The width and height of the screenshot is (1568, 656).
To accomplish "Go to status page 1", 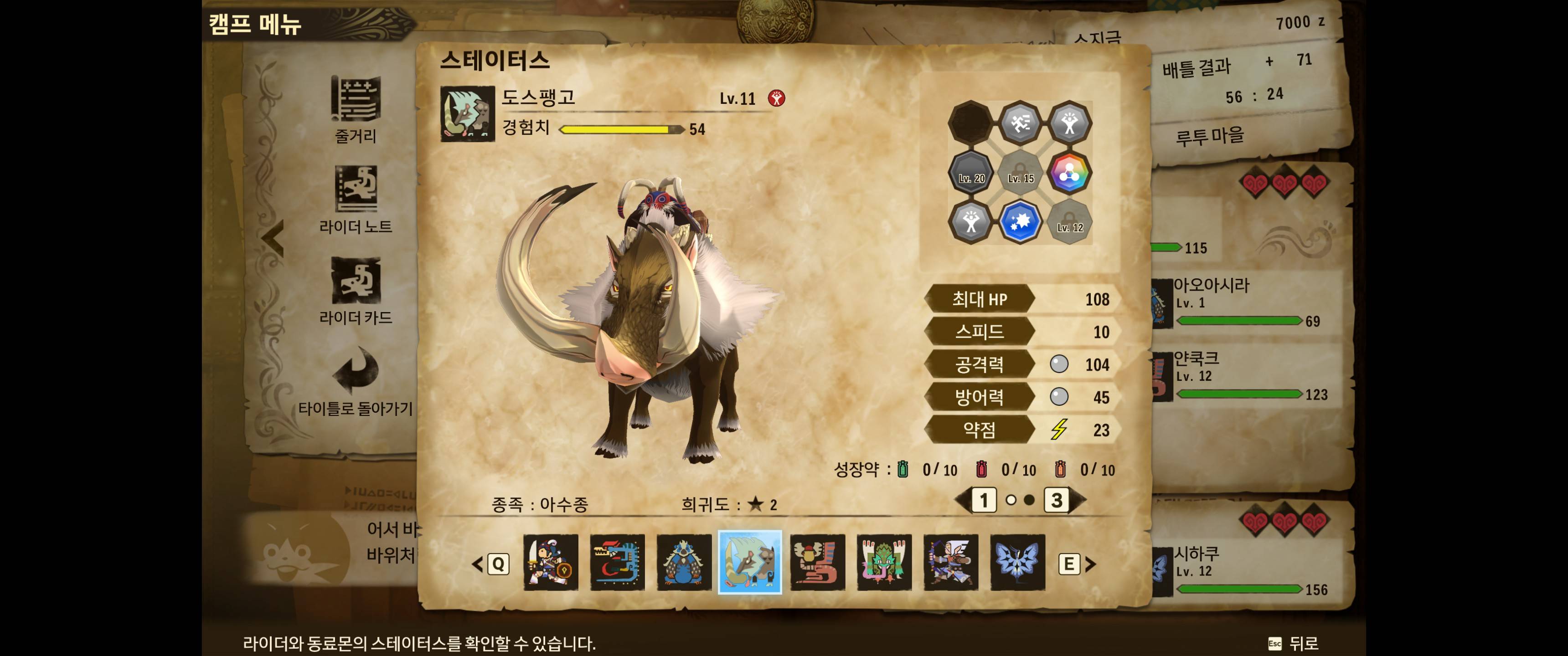I will (983, 500).
